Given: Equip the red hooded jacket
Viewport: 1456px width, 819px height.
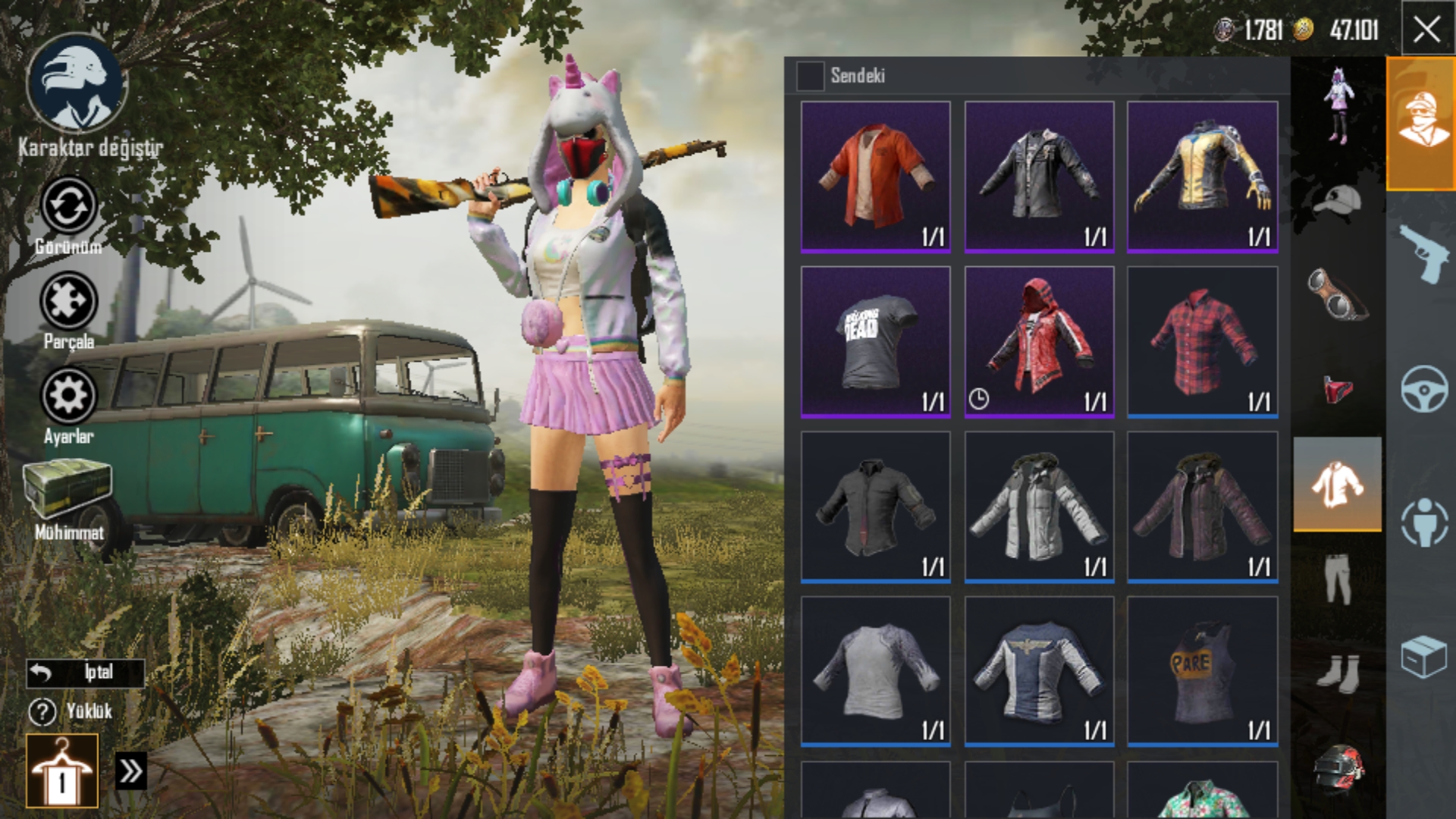Looking at the screenshot, I should click(1039, 341).
